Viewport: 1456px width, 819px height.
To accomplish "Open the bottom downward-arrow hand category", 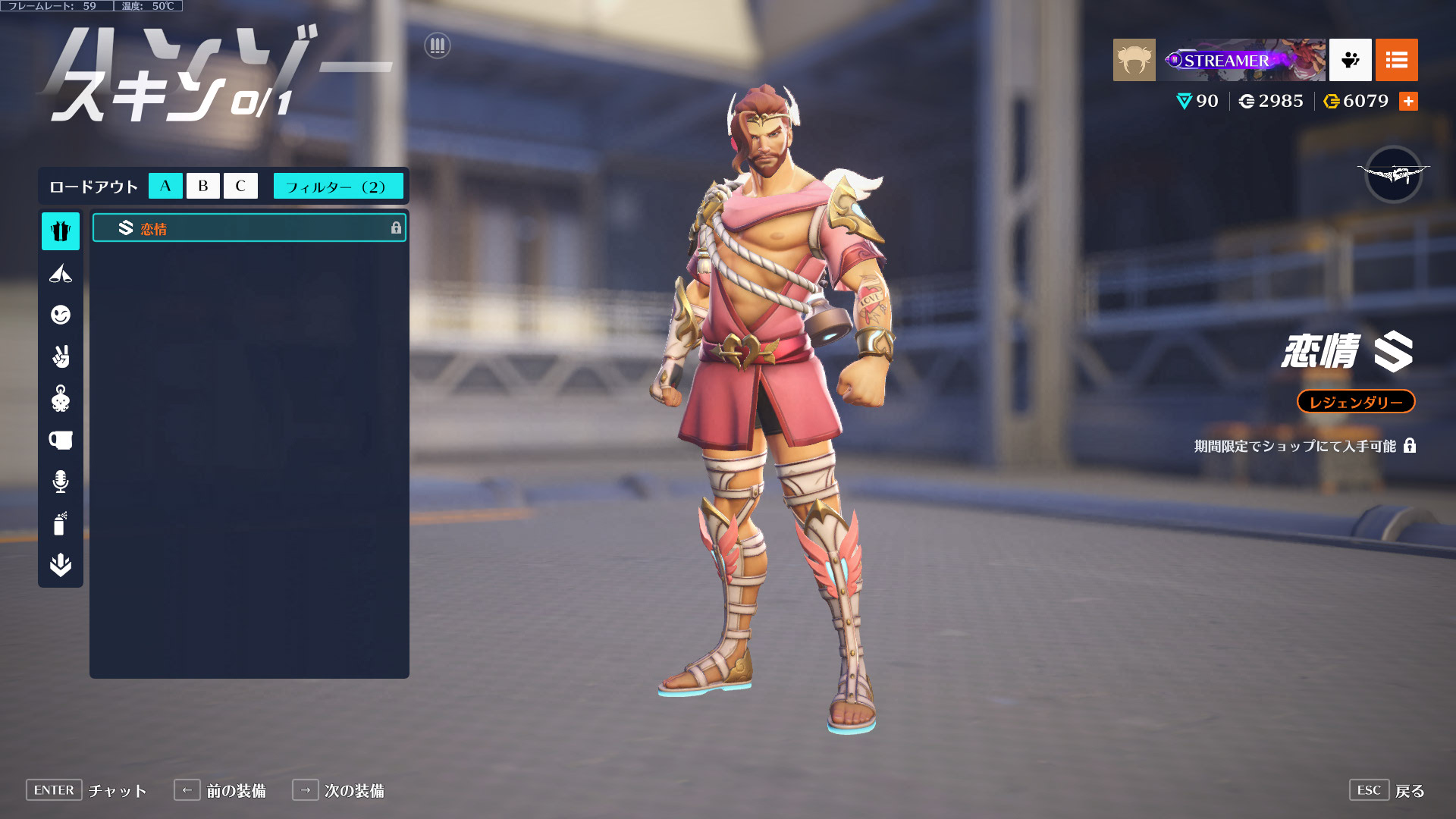I will (x=61, y=565).
